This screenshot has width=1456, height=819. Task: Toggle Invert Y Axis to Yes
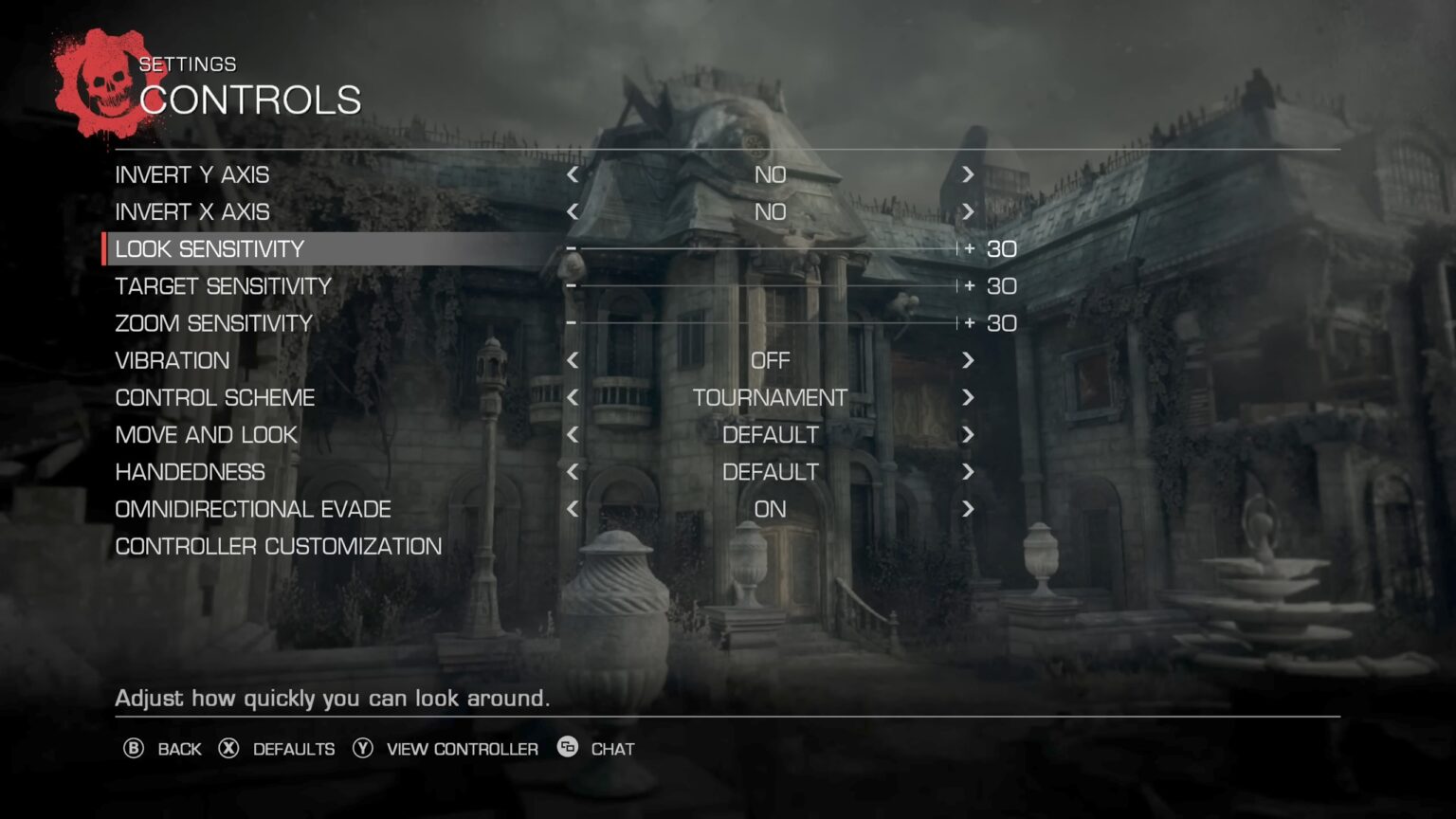[969, 174]
